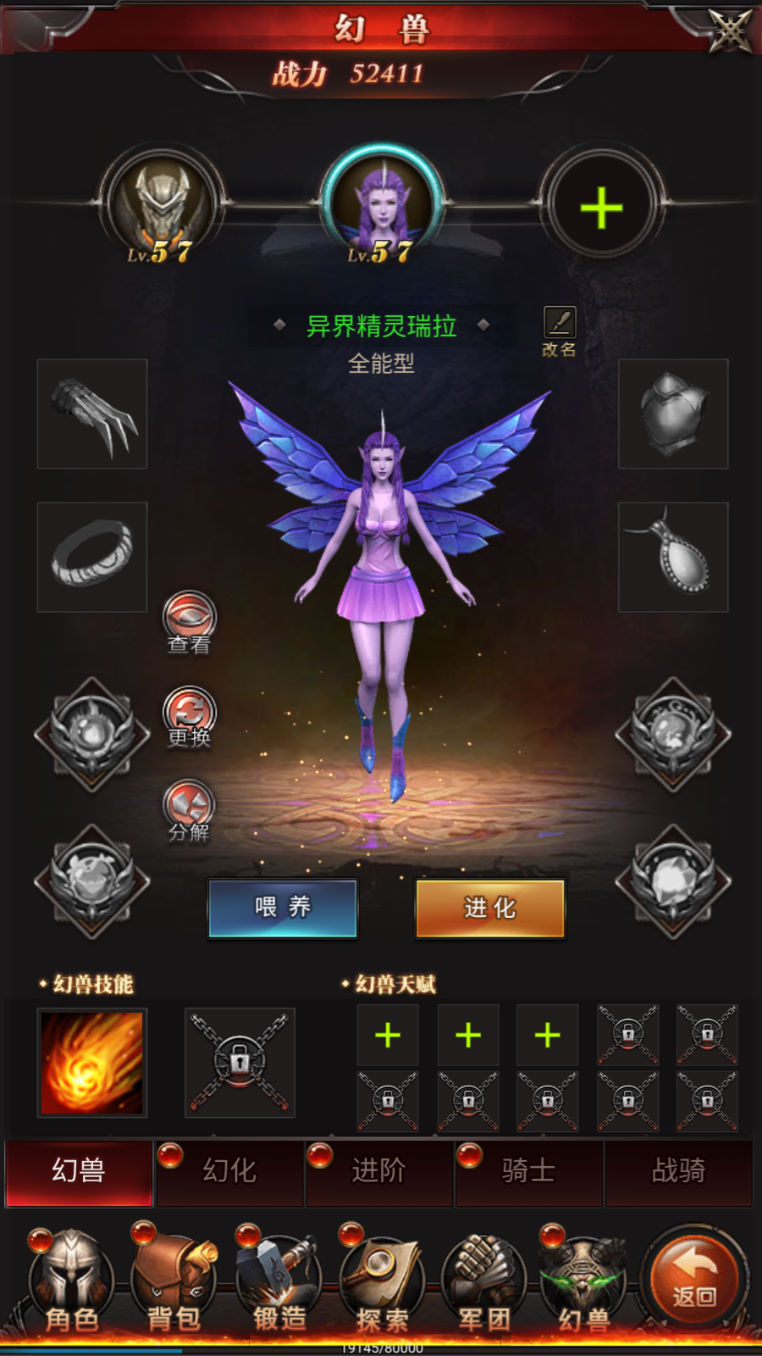Tap the 分解 decompose button
The height and width of the screenshot is (1356, 762).
pyautogui.click(x=189, y=809)
